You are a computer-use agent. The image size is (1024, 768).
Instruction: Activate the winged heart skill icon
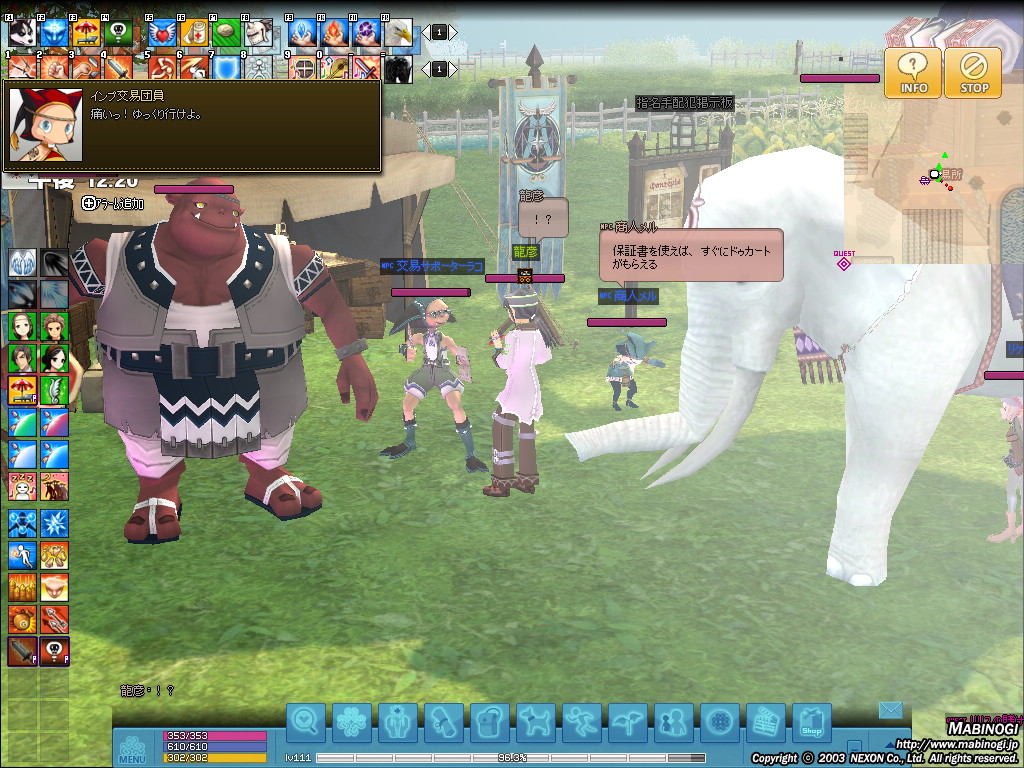[162, 33]
